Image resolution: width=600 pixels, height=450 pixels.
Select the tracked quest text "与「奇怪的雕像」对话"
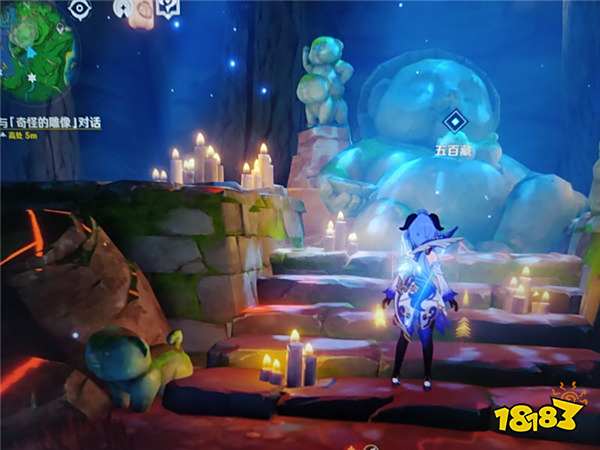[x=50, y=123]
